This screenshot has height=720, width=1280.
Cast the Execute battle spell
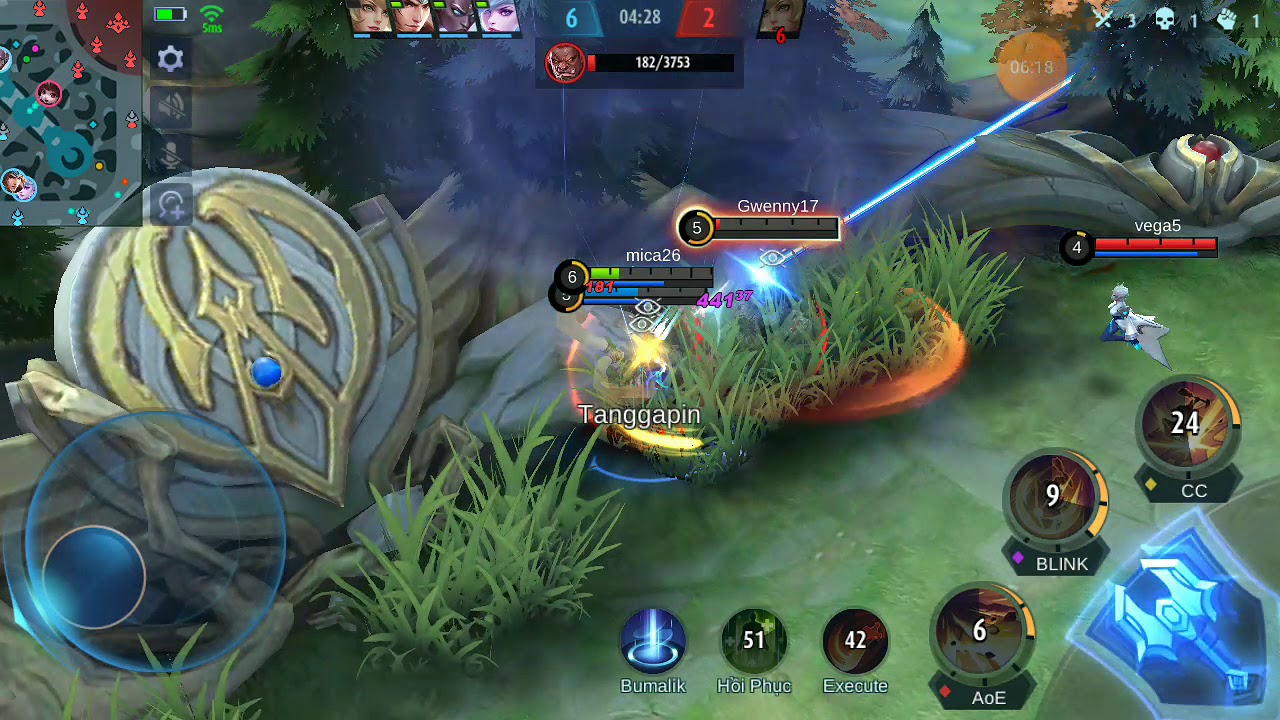pyautogui.click(x=855, y=640)
